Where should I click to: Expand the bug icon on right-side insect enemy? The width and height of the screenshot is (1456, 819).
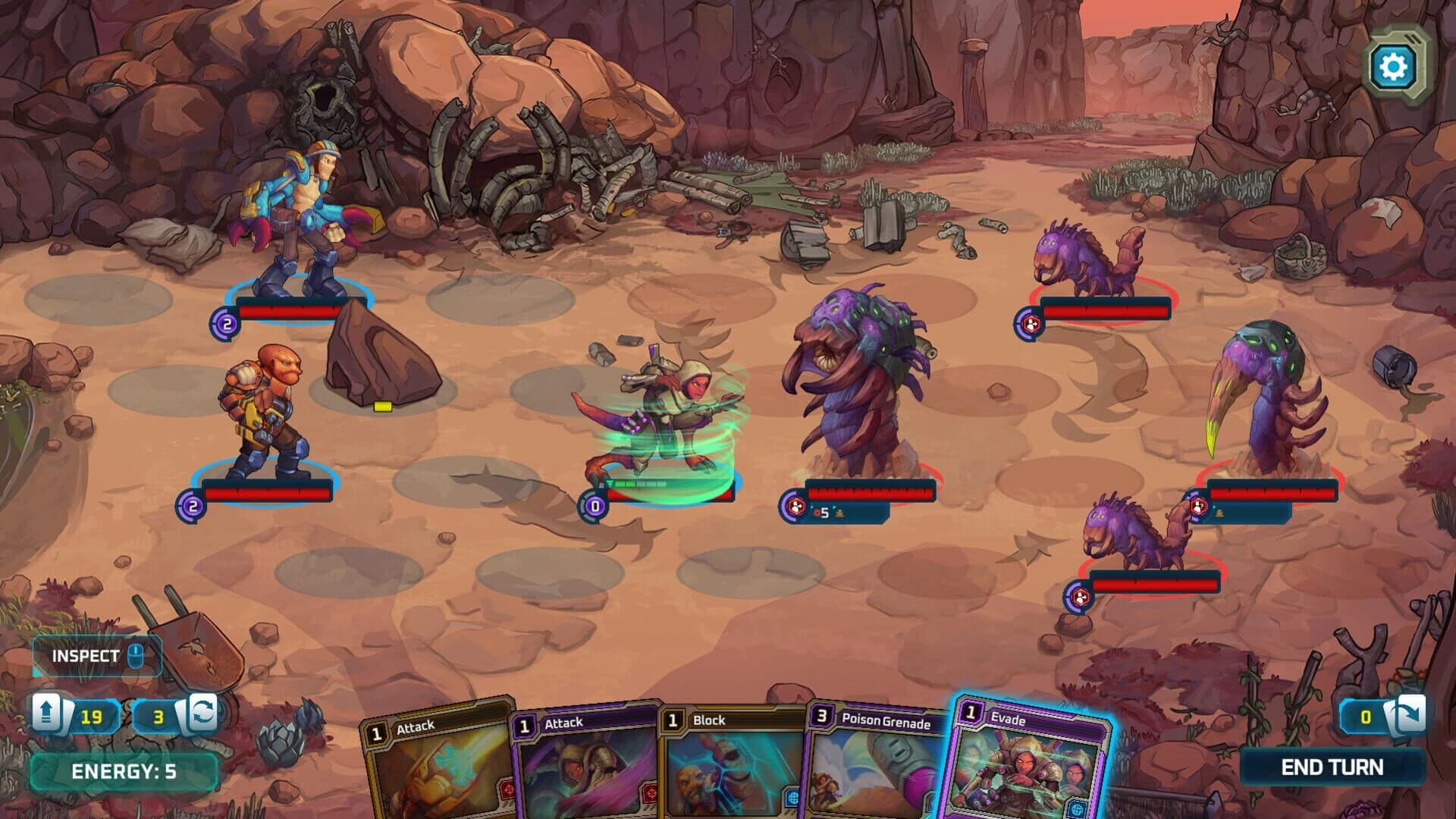1219,513
